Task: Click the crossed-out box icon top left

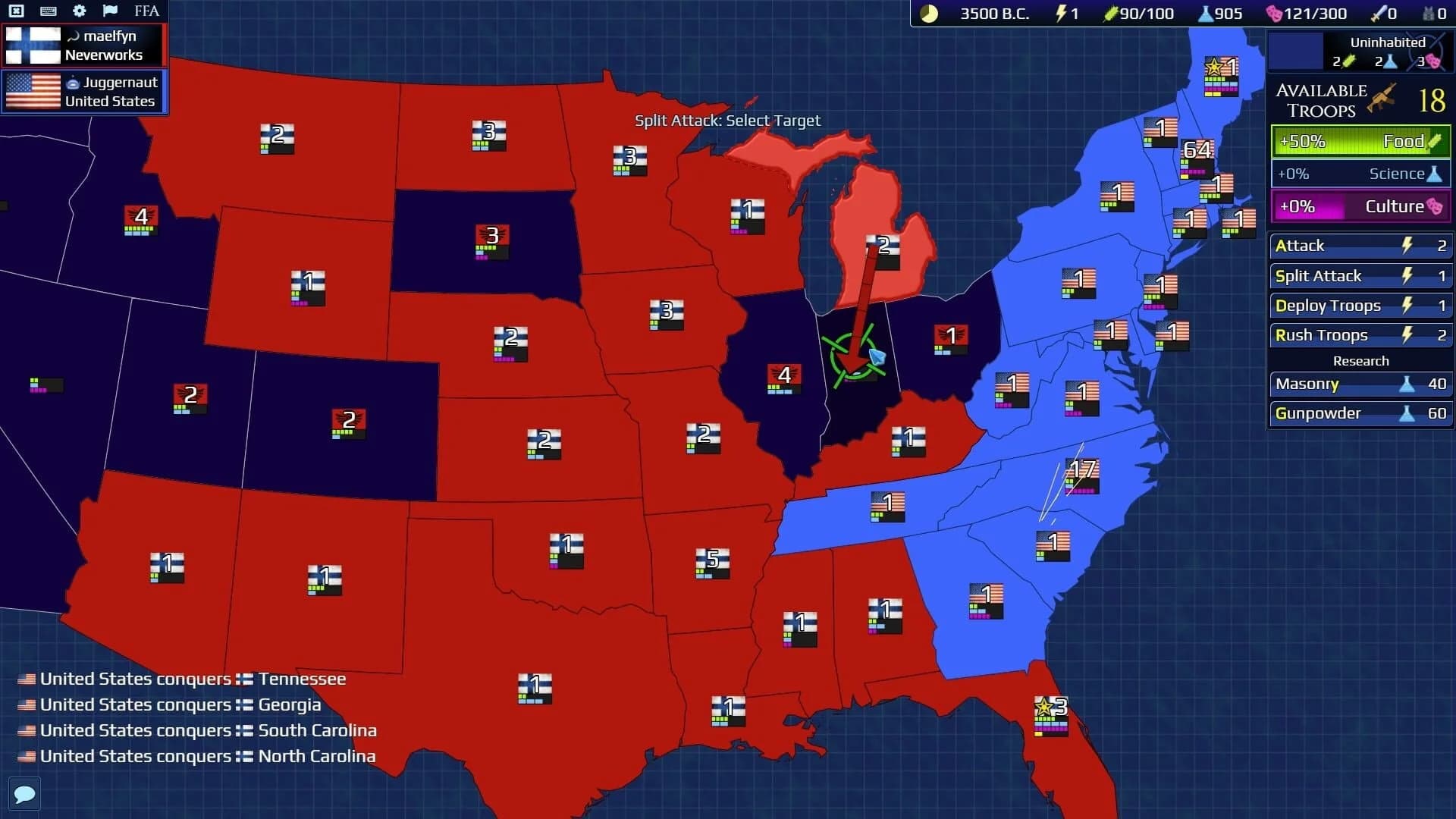Action: [17, 11]
